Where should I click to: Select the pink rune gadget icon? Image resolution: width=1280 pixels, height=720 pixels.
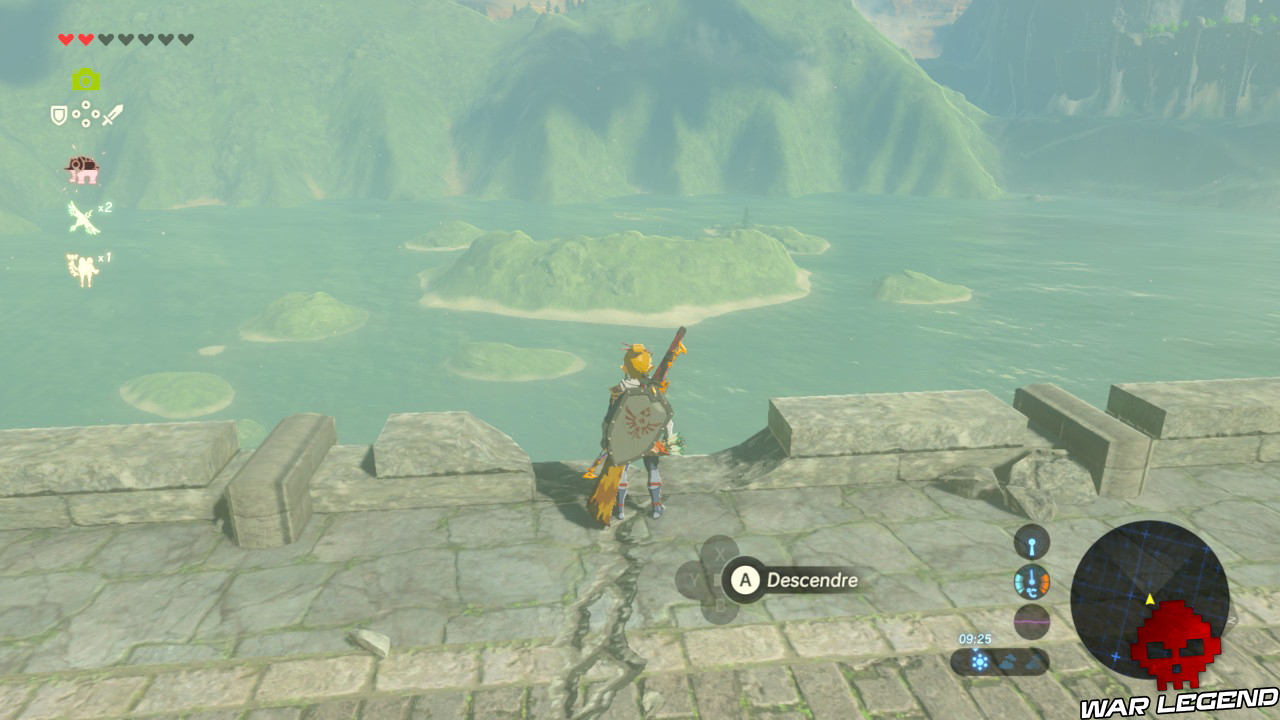tap(85, 168)
